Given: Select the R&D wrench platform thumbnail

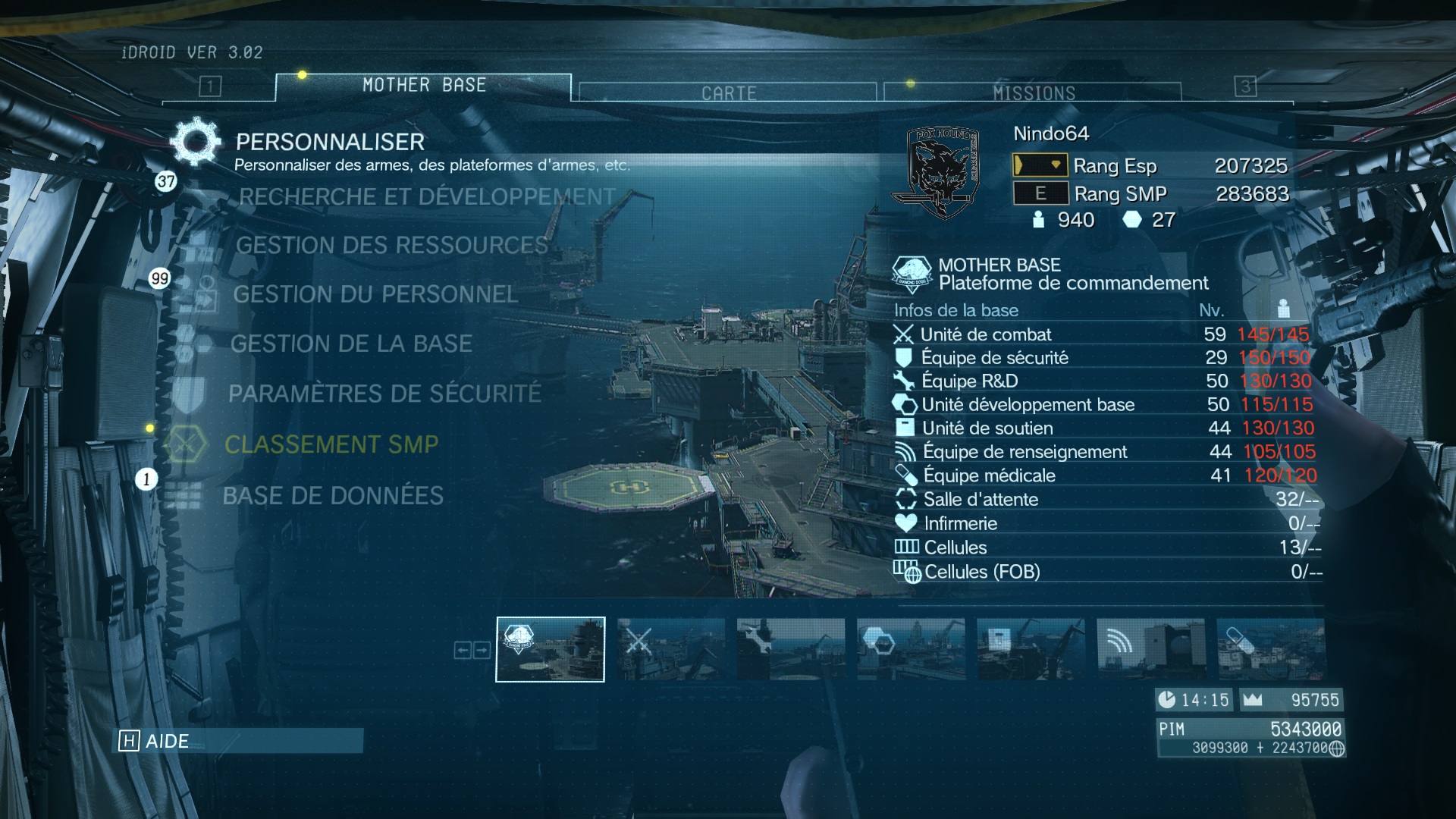Looking at the screenshot, I should pyautogui.click(x=790, y=649).
